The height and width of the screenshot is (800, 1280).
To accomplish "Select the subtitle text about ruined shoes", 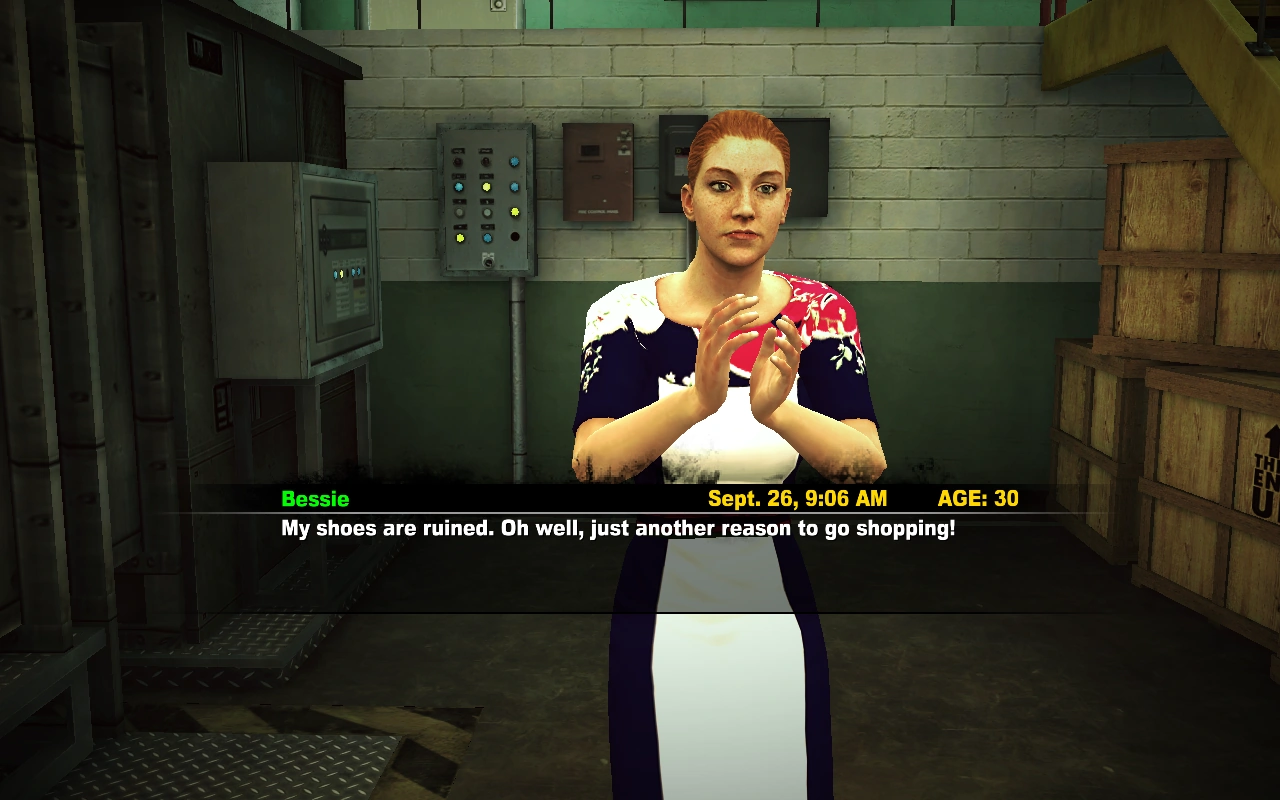I will [616, 528].
